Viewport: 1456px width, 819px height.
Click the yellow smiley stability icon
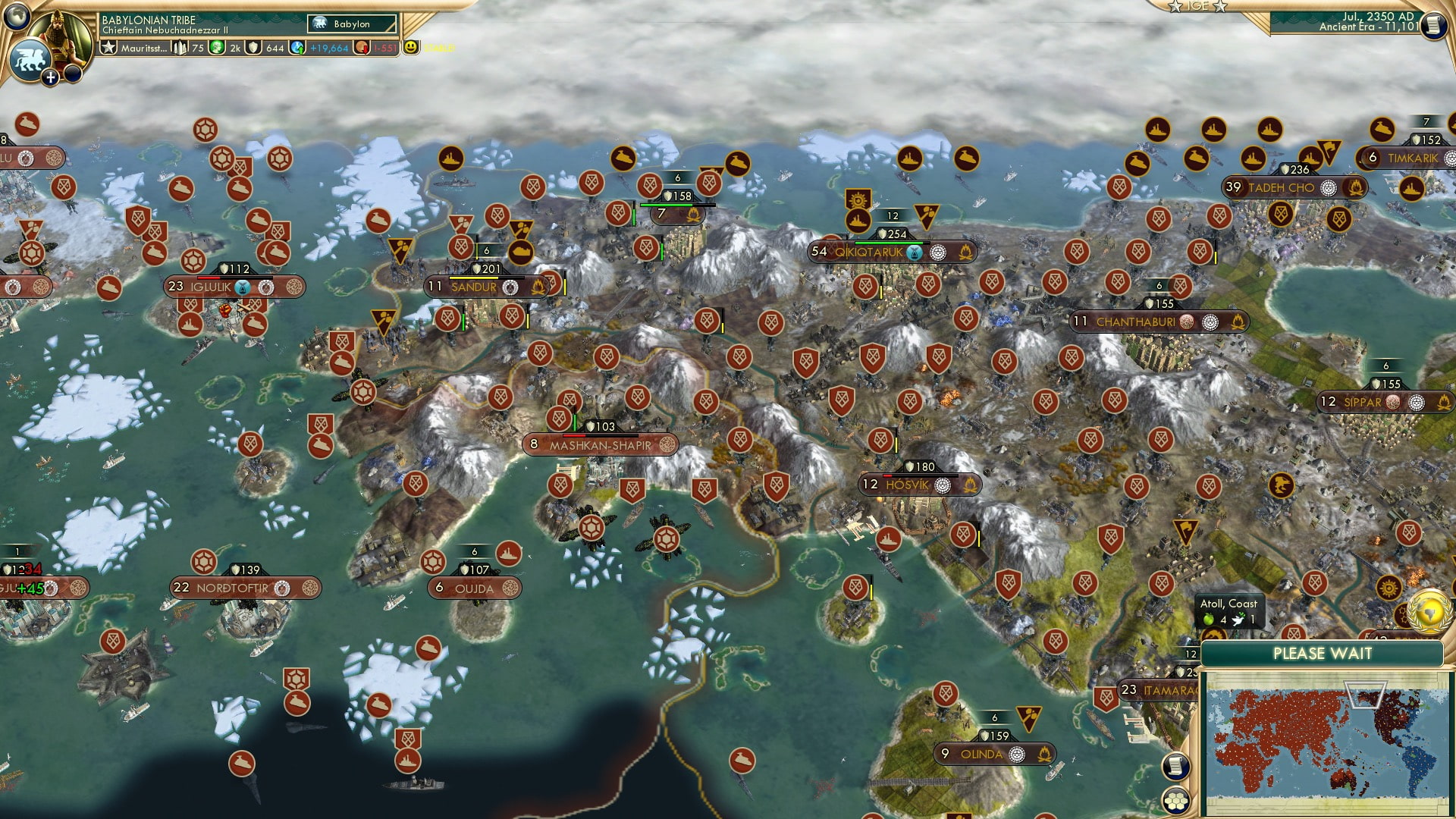411,47
